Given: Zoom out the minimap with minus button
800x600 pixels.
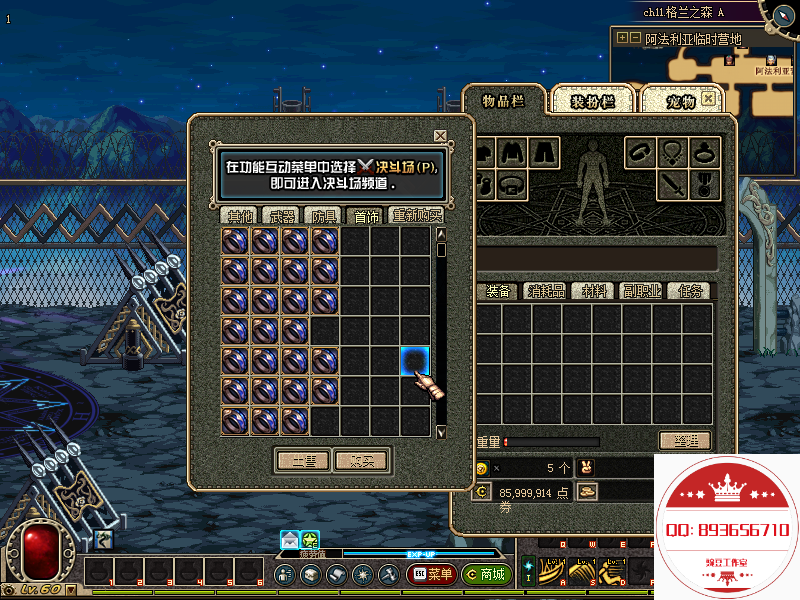Looking at the screenshot, I should point(635,38).
